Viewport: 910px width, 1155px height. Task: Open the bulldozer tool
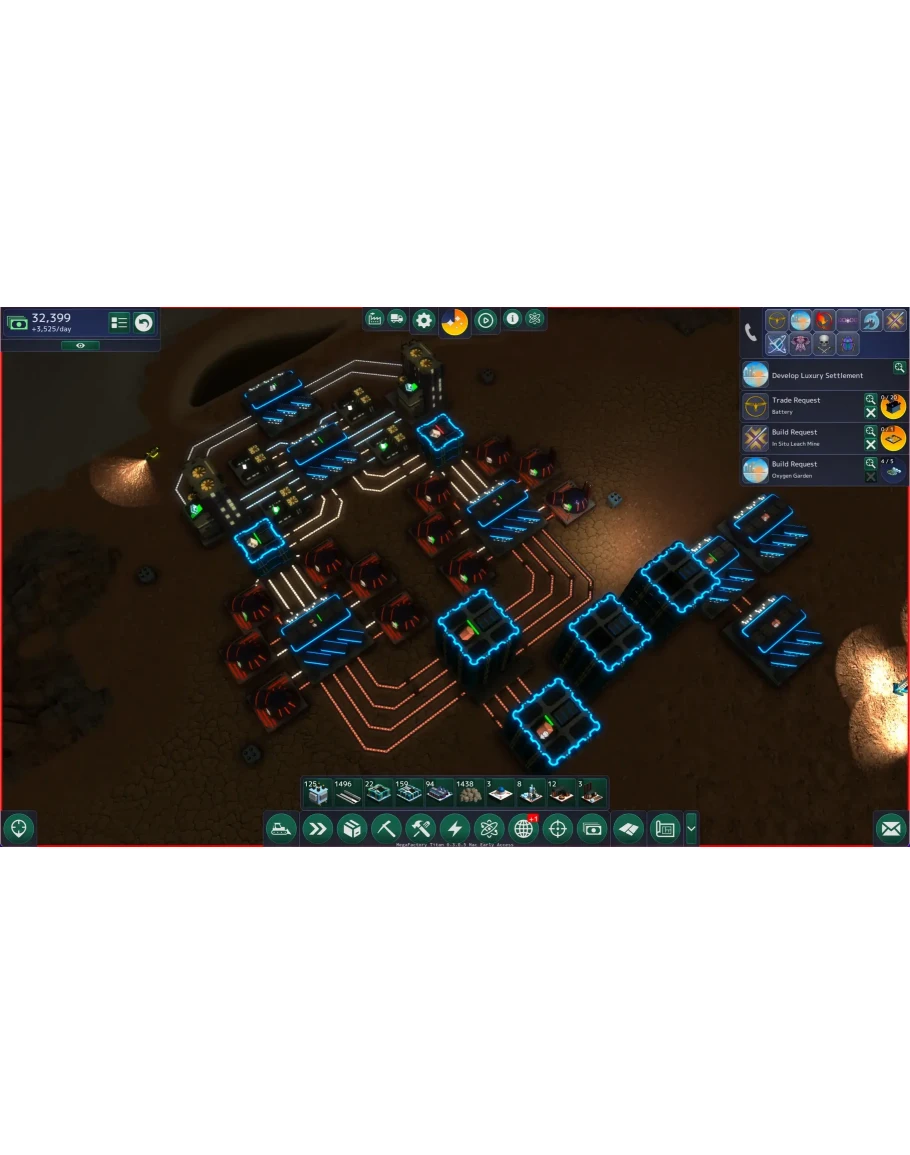pyautogui.click(x=281, y=828)
